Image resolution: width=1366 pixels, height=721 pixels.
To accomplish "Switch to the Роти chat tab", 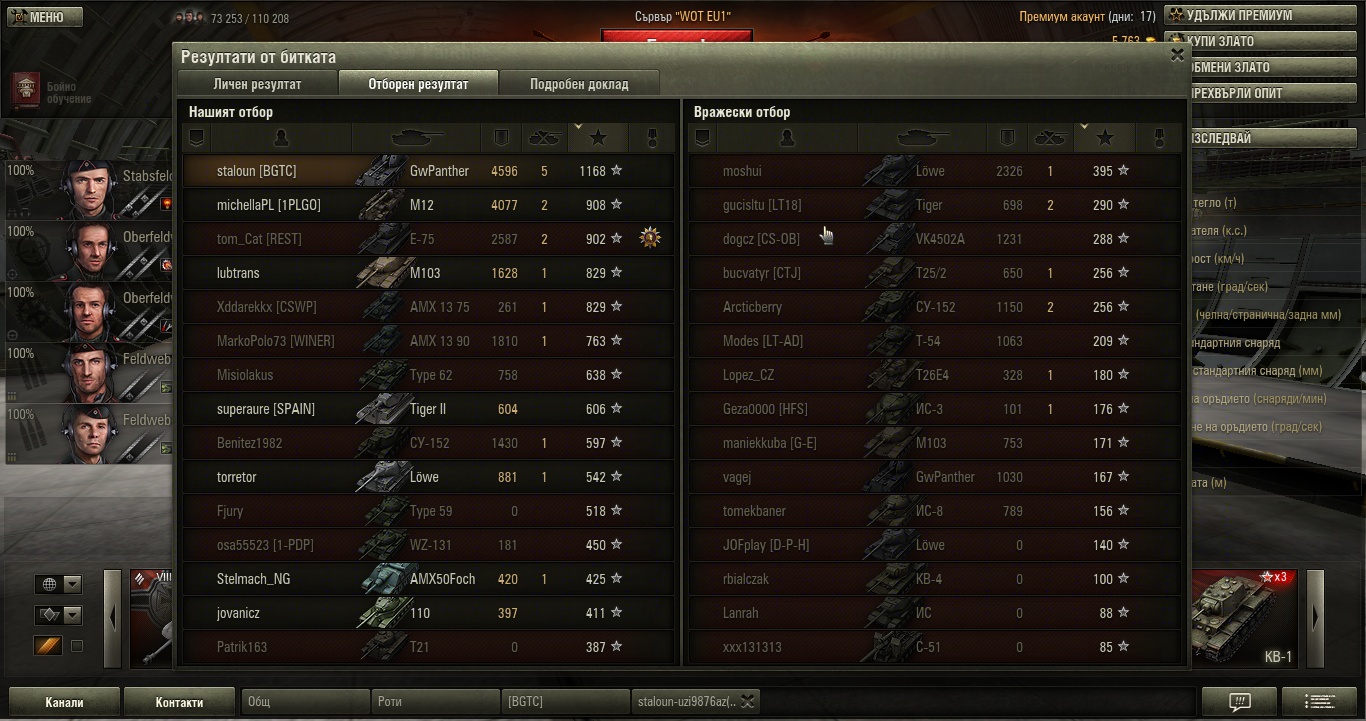I will point(435,702).
